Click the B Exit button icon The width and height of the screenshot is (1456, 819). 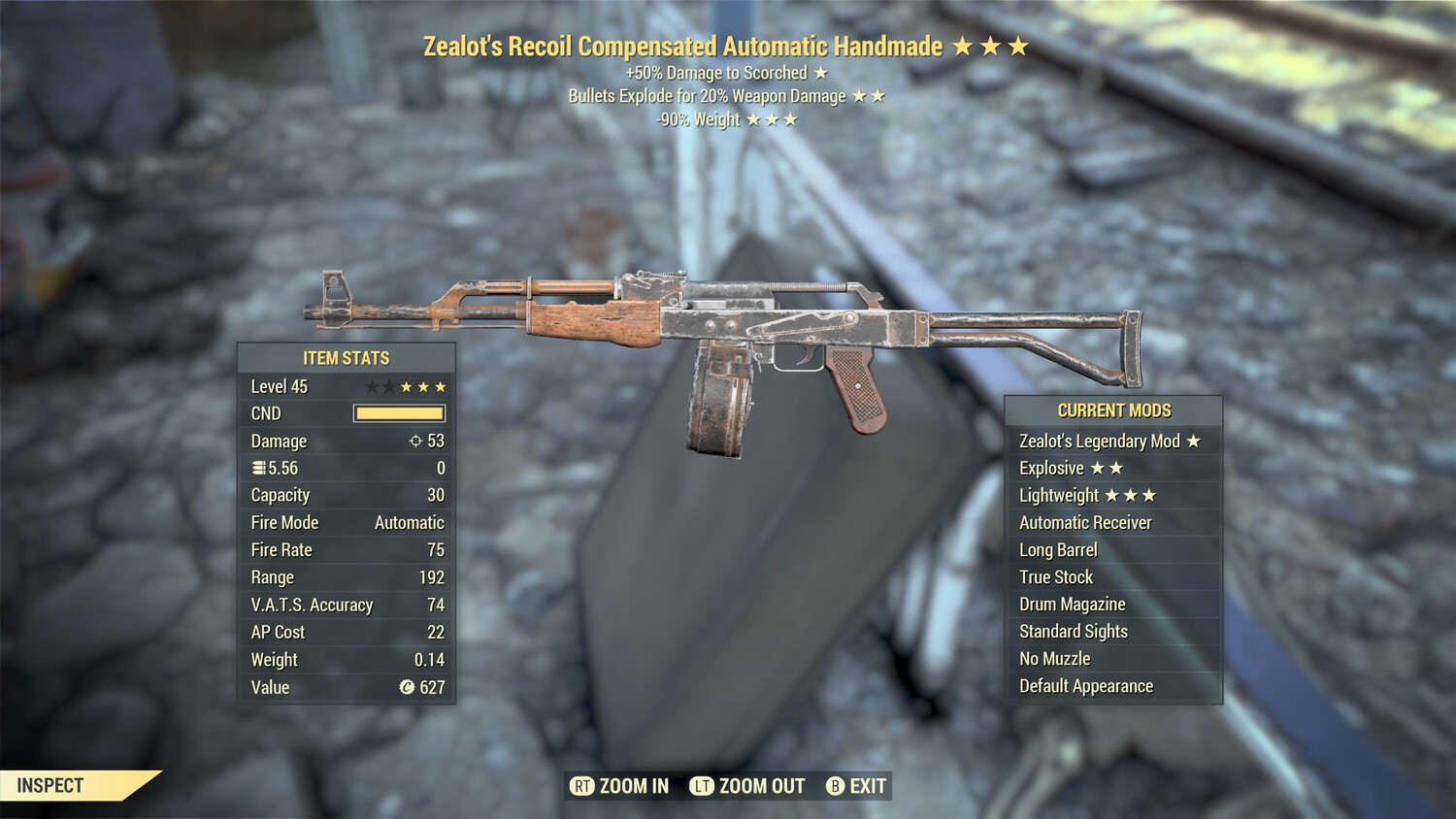(834, 786)
